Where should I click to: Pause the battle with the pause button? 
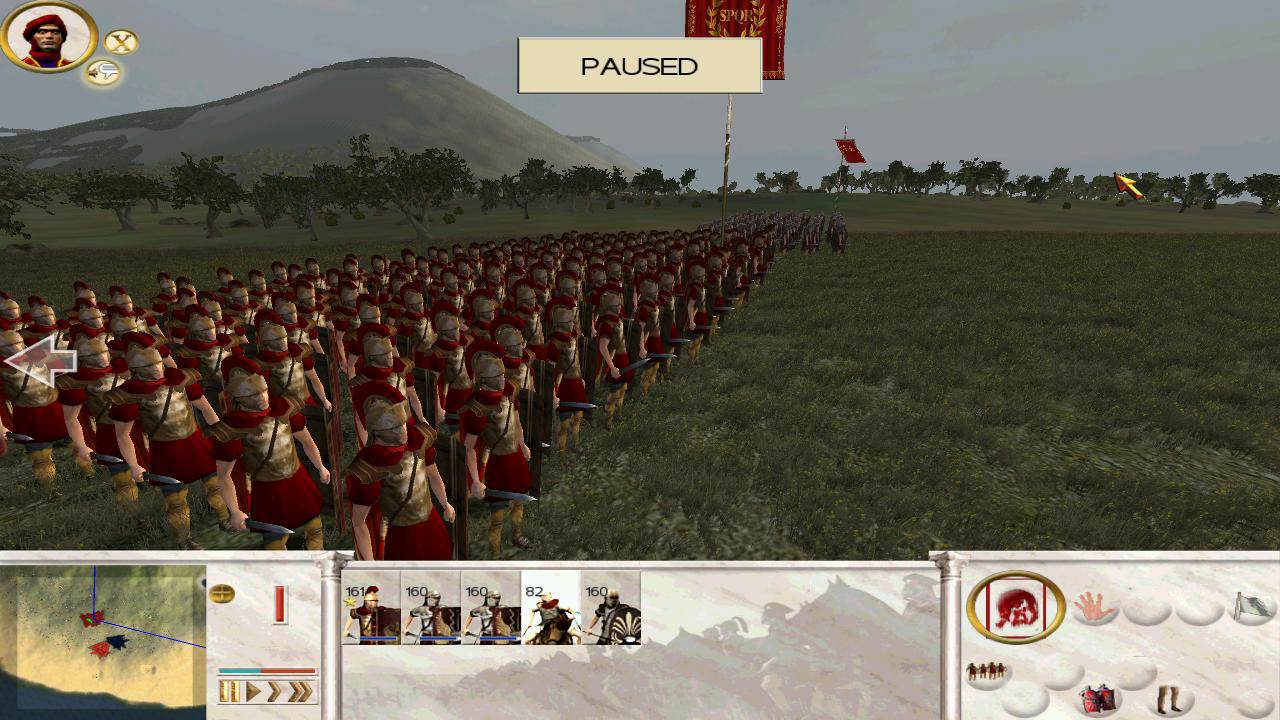point(230,691)
